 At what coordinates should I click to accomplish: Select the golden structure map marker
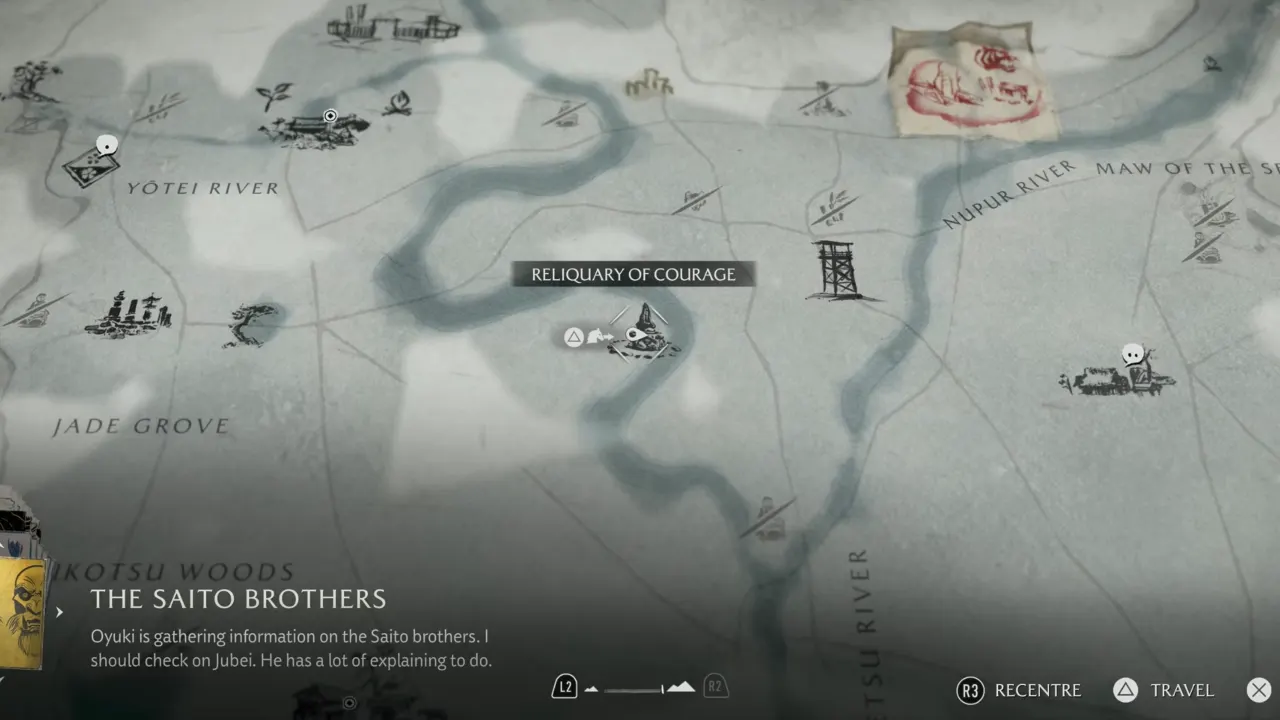(649, 83)
